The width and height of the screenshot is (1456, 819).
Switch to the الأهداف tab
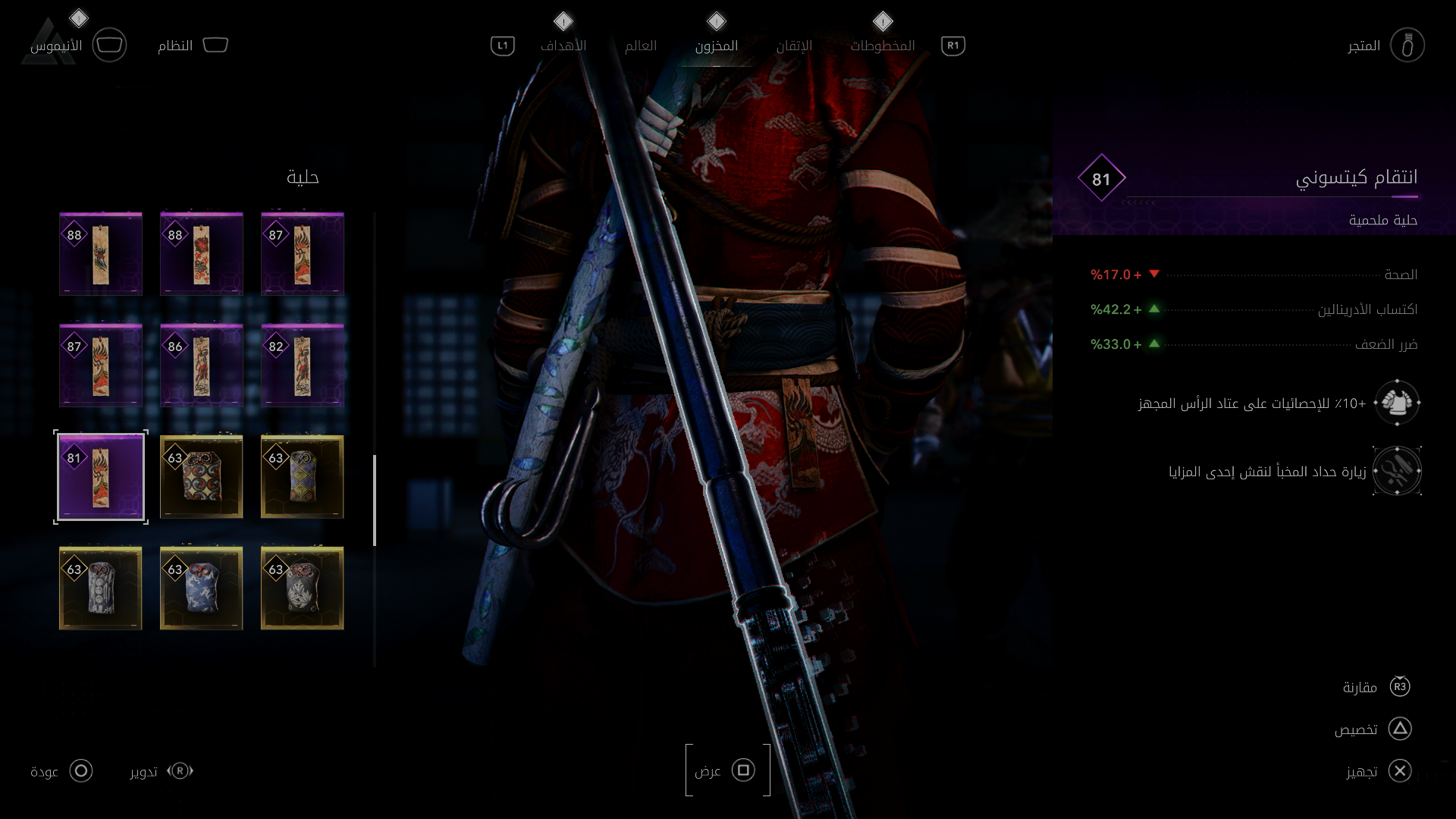click(x=563, y=46)
